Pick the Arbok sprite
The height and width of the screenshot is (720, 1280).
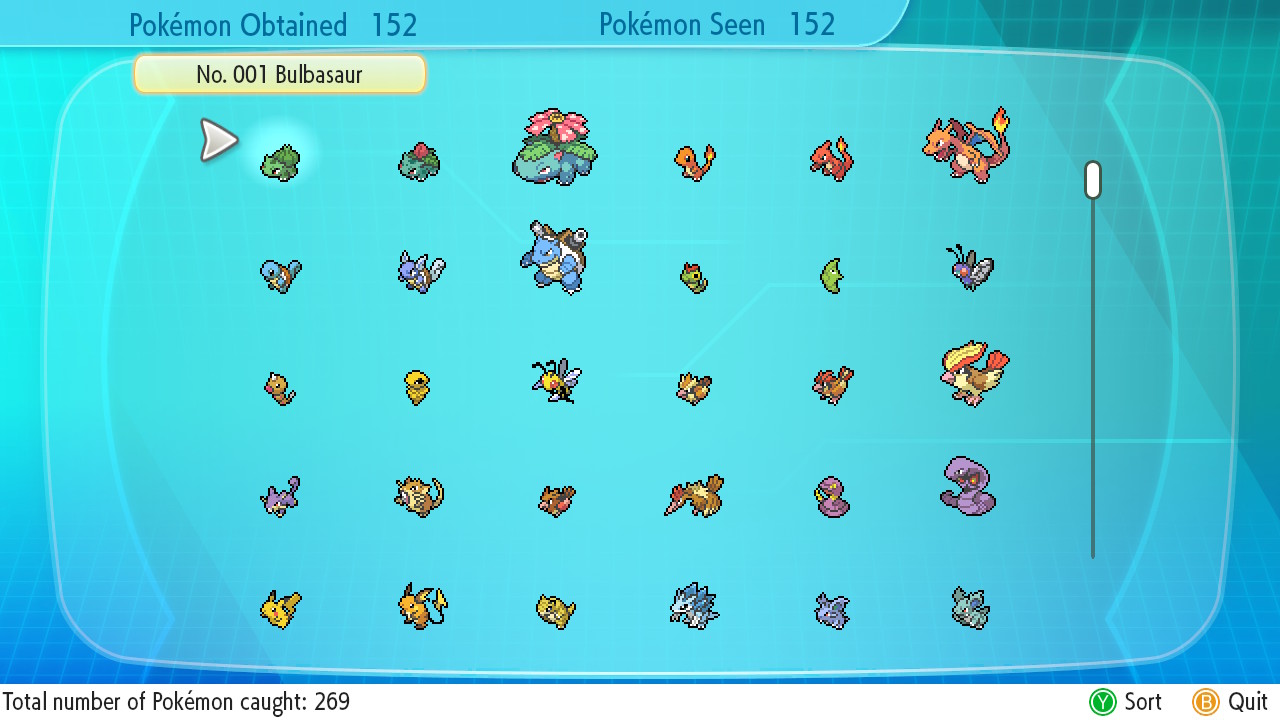coord(967,487)
